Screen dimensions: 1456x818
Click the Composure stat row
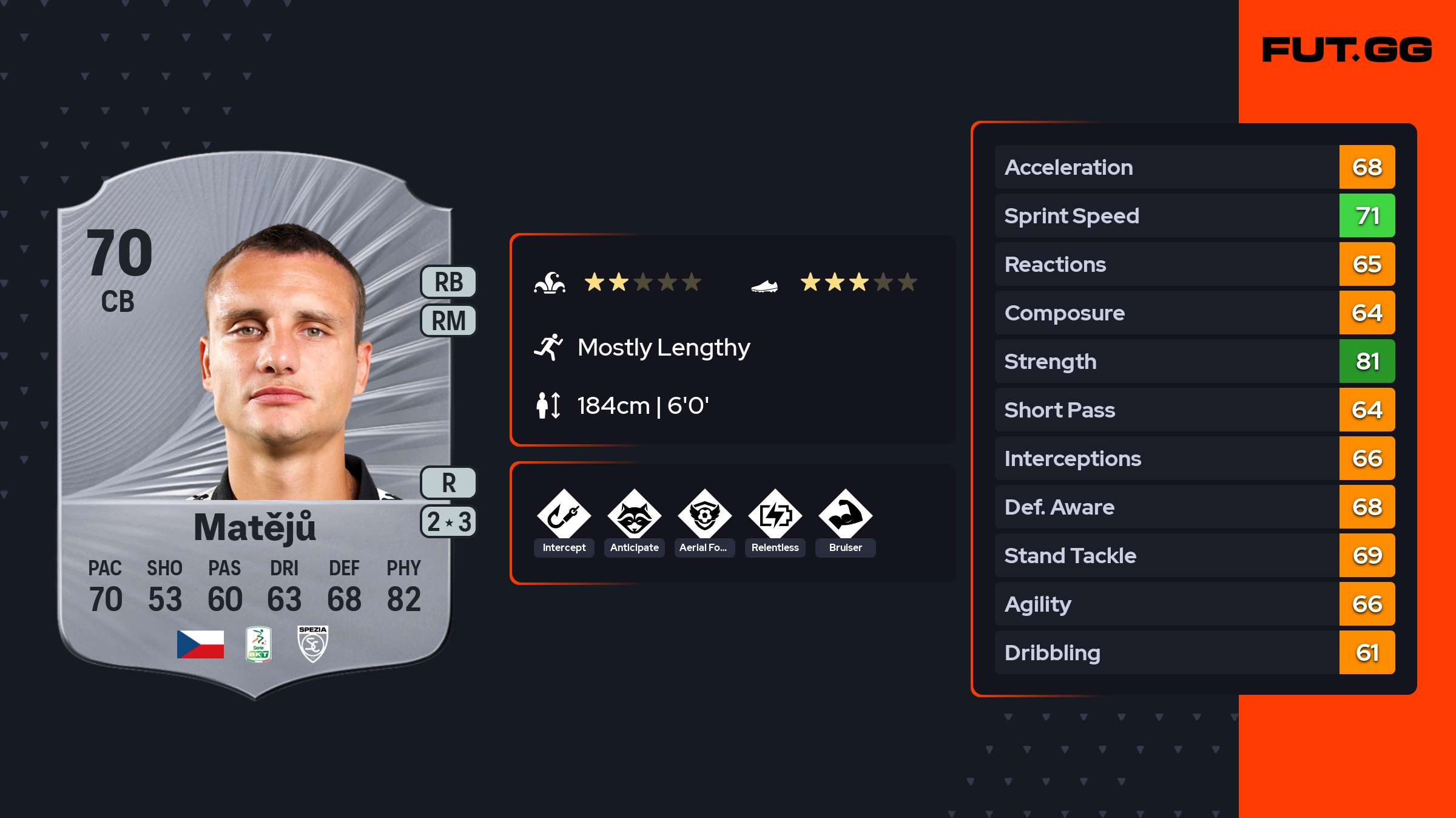pyautogui.click(x=1194, y=313)
